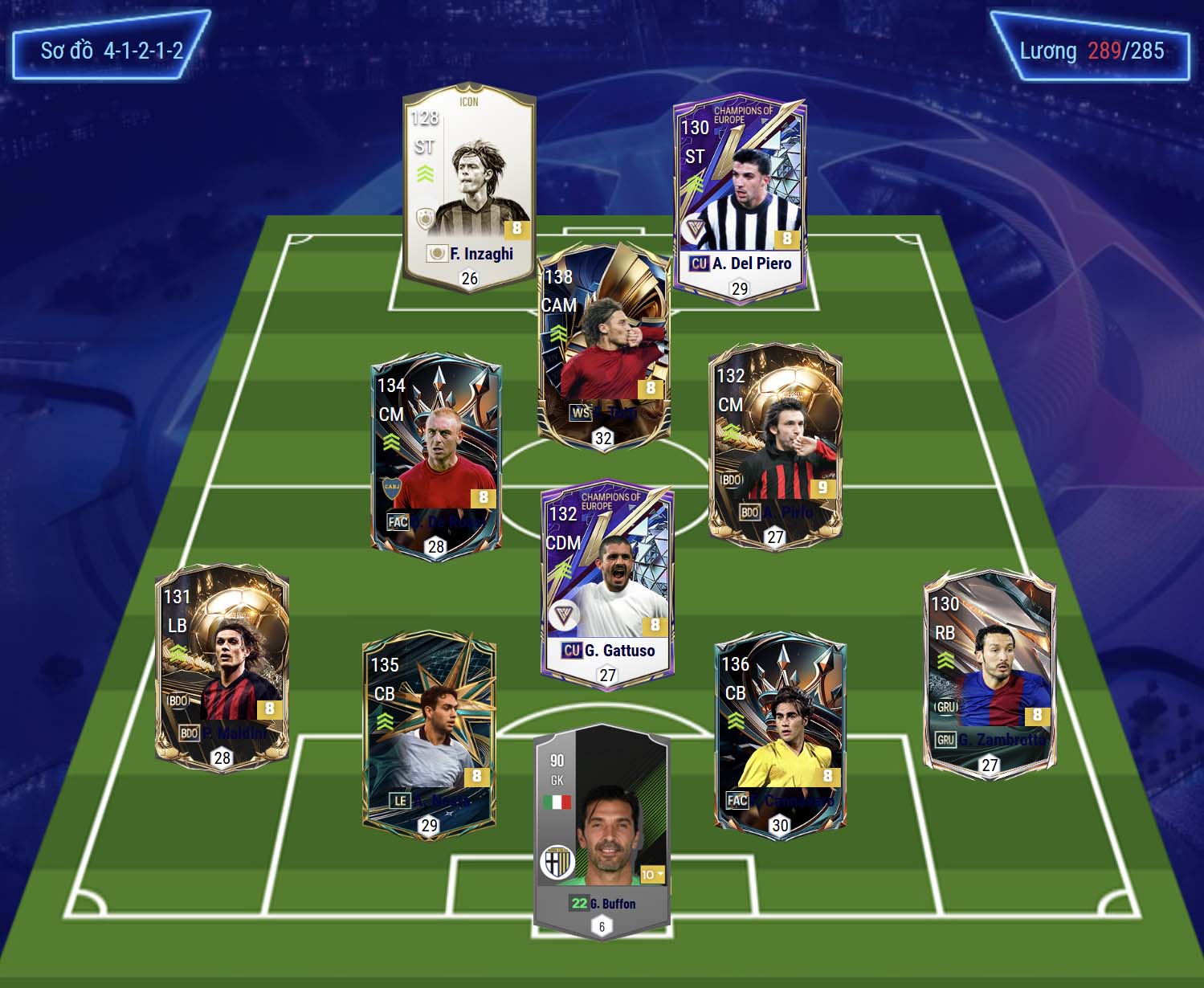The height and width of the screenshot is (988, 1204).
Task: Select the F. Inzaghi striker card
Action: coord(469,185)
